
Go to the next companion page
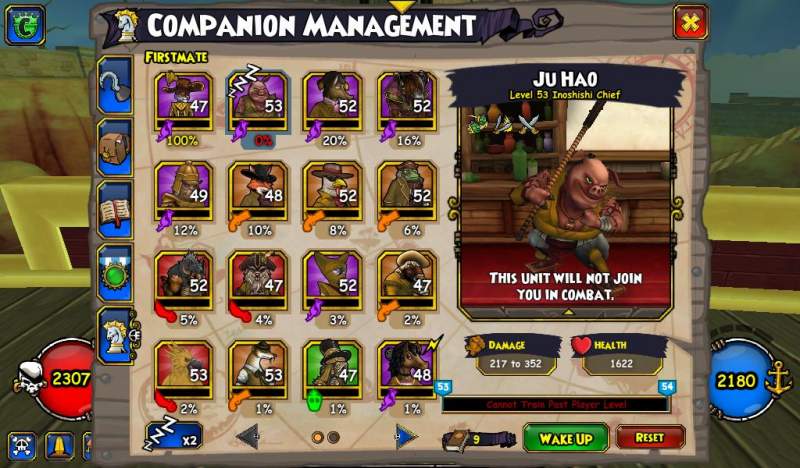click(404, 436)
